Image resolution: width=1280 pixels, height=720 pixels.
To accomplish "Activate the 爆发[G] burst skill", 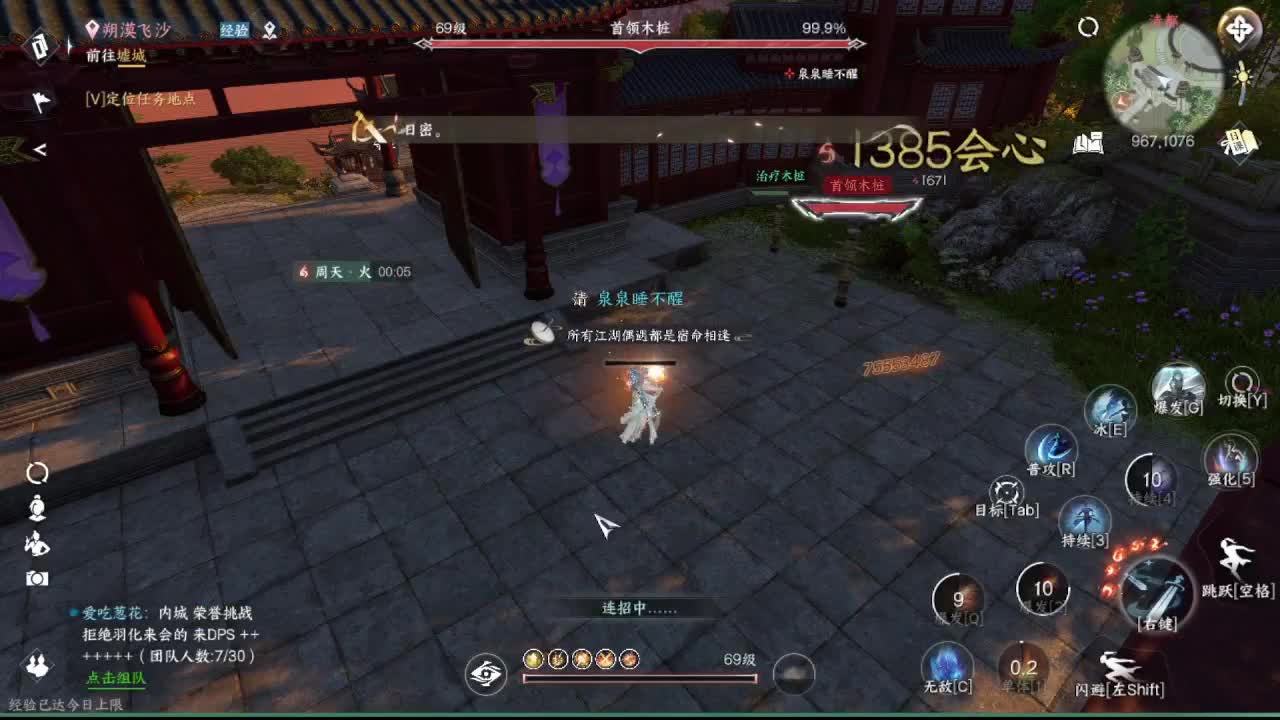I will click(1176, 388).
